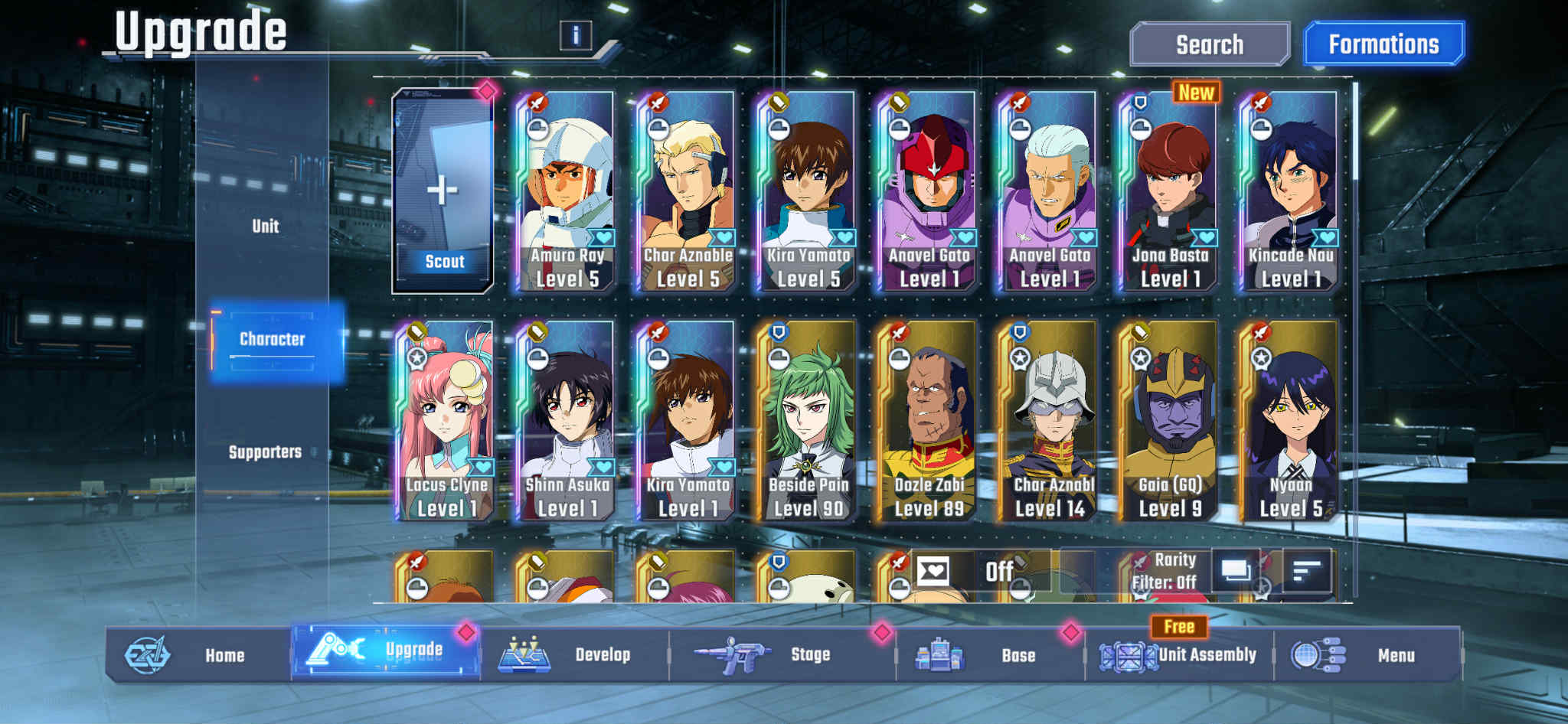The width and height of the screenshot is (1568, 724).
Task: Open the info icon next to Upgrade title
Action: (x=577, y=34)
